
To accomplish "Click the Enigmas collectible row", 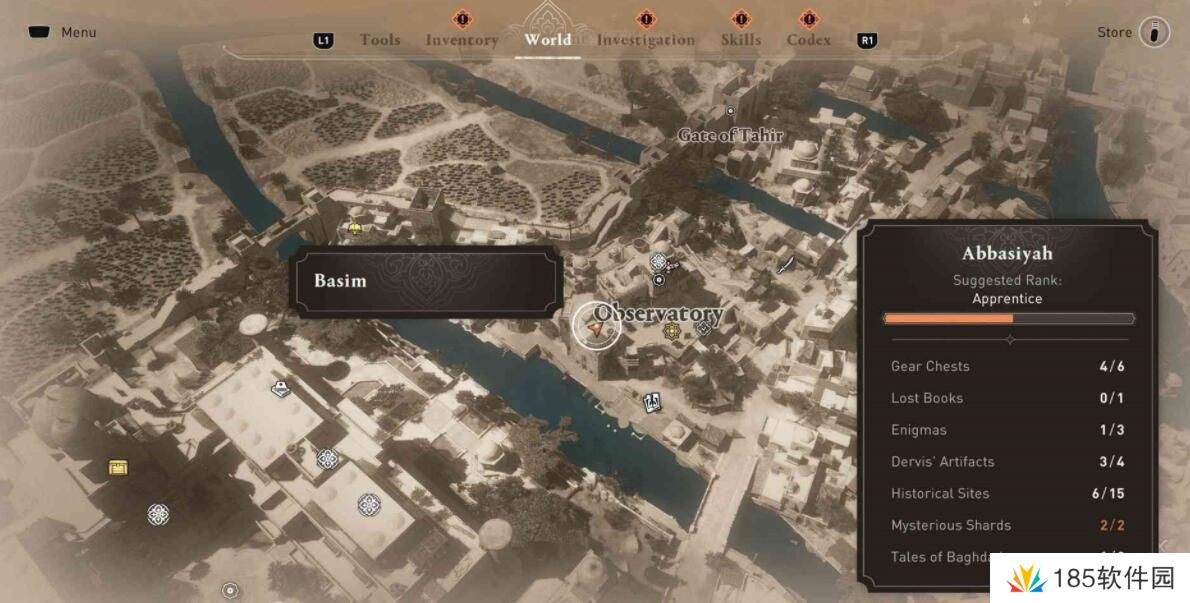I will click(1007, 430).
